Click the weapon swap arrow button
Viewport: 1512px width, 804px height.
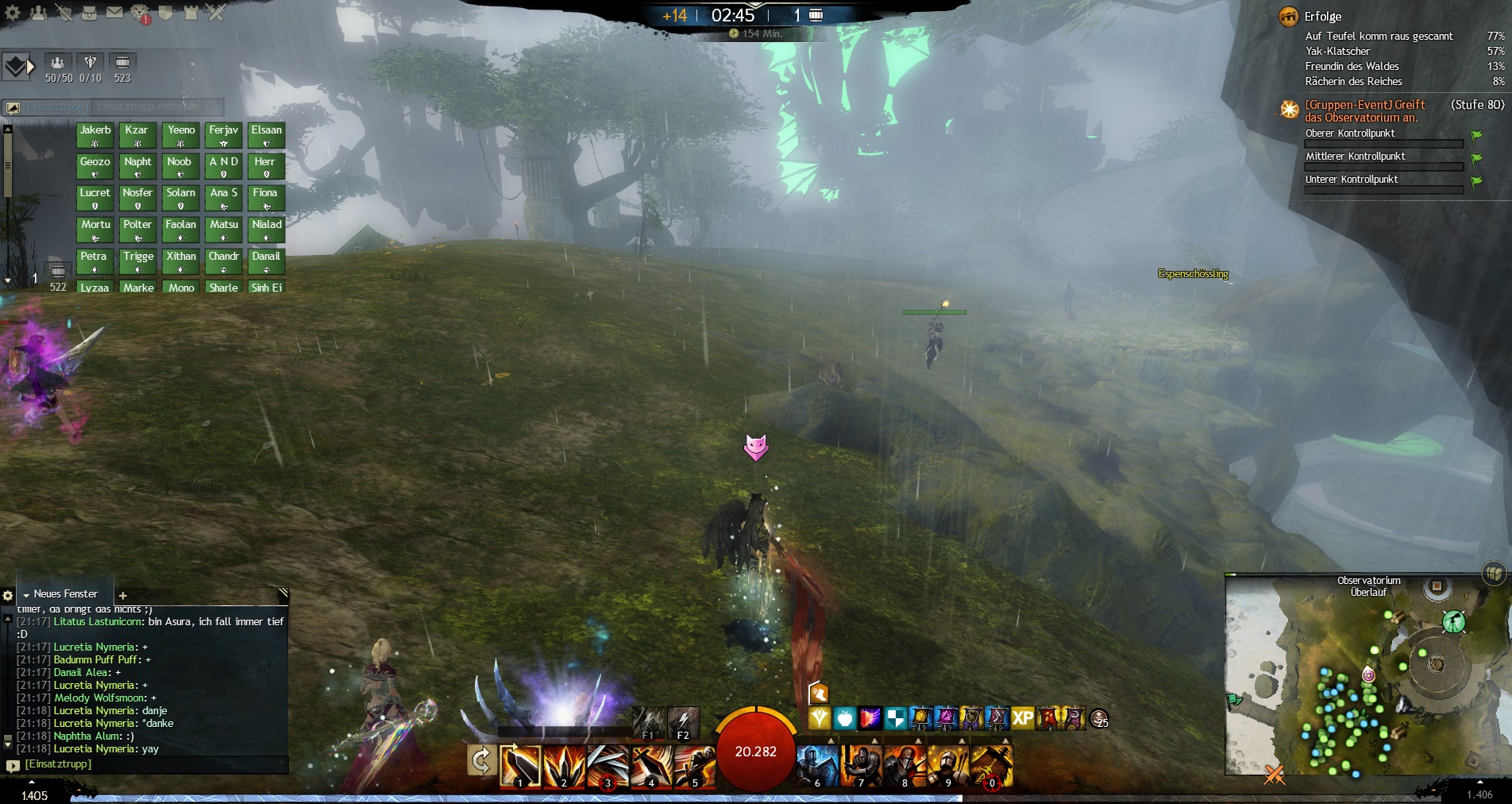click(x=480, y=761)
